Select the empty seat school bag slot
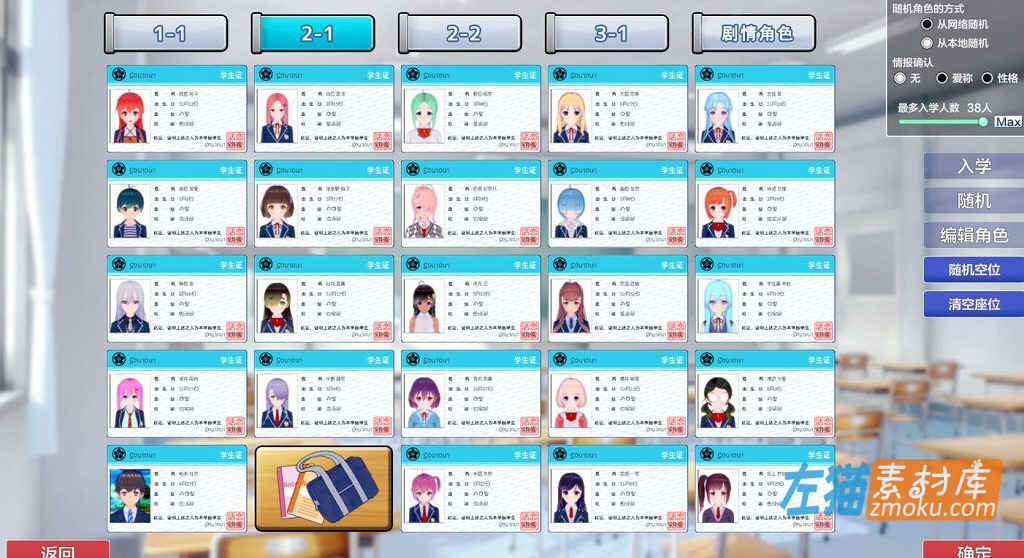1024x558 pixels. pos(323,488)
